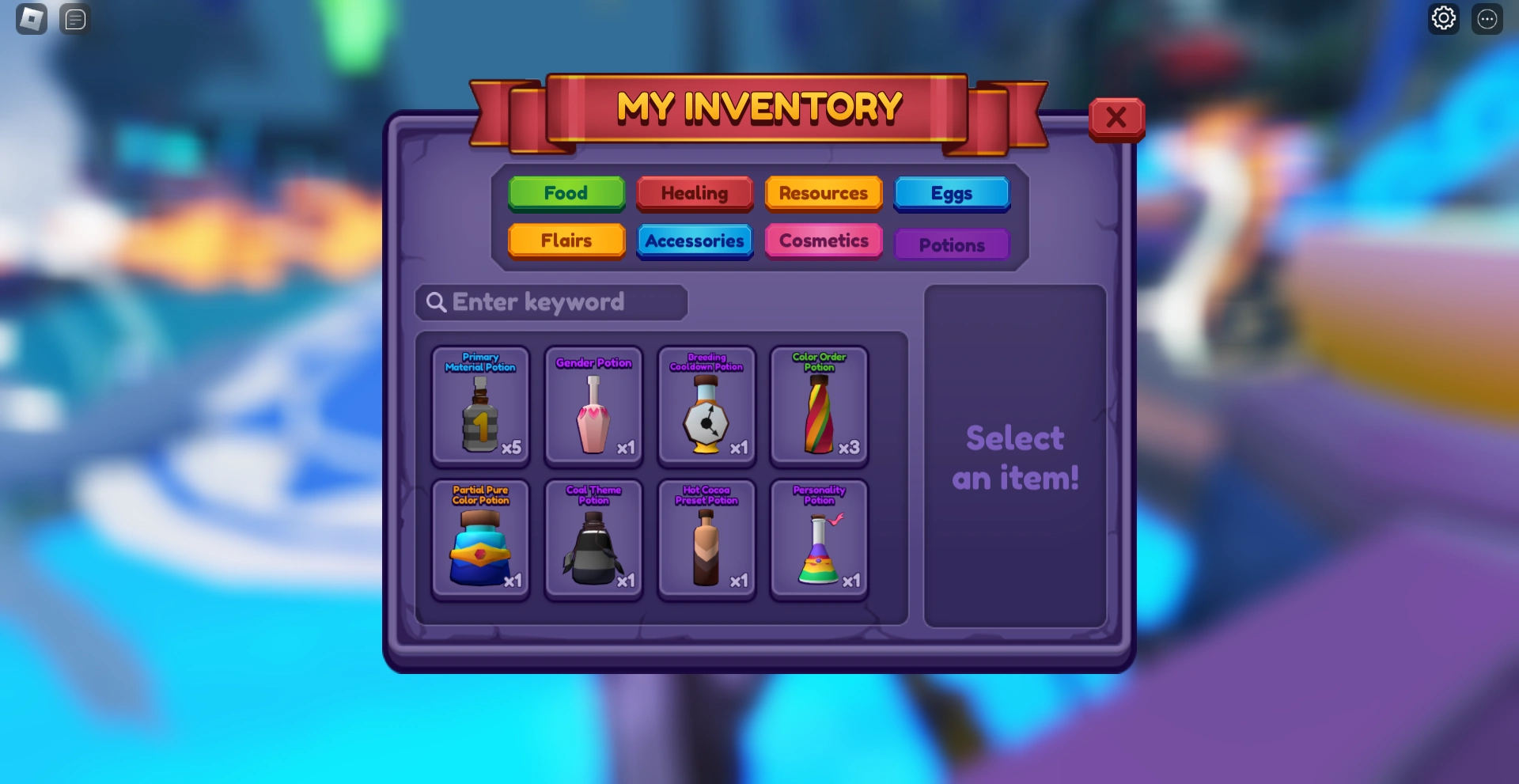Select the Gender Potion
Viewport: 1519px width, 784px height.
click(x=593, y=407)
